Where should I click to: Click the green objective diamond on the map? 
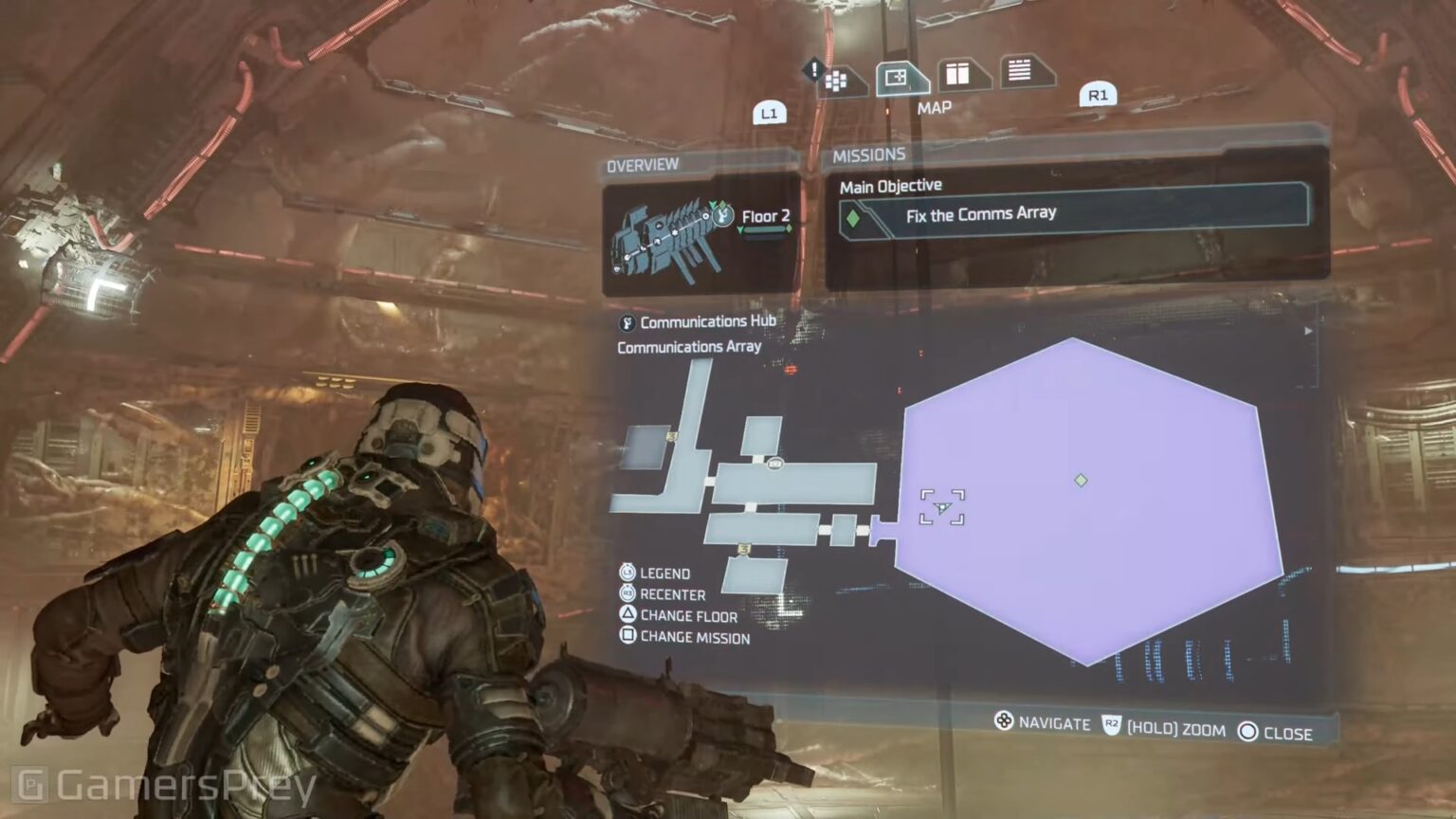click(1081, 481)
